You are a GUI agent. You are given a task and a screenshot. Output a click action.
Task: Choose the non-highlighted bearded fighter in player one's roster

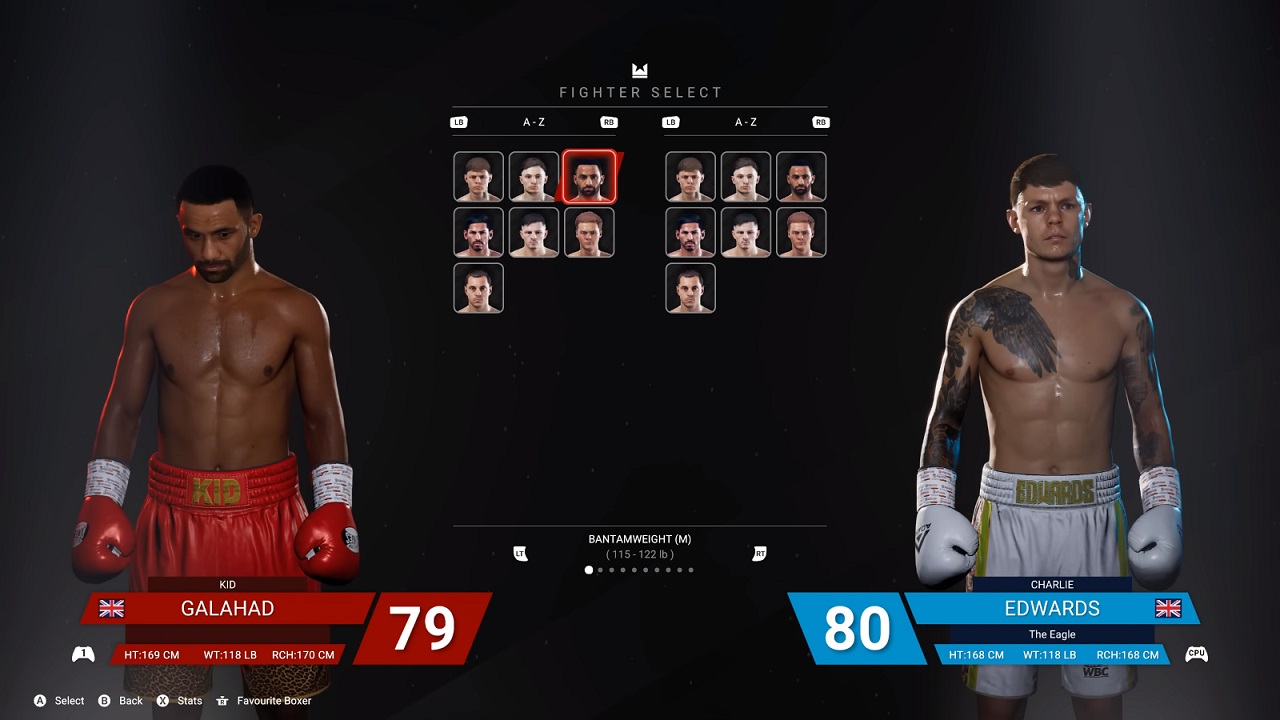click(x=478, y=232)
